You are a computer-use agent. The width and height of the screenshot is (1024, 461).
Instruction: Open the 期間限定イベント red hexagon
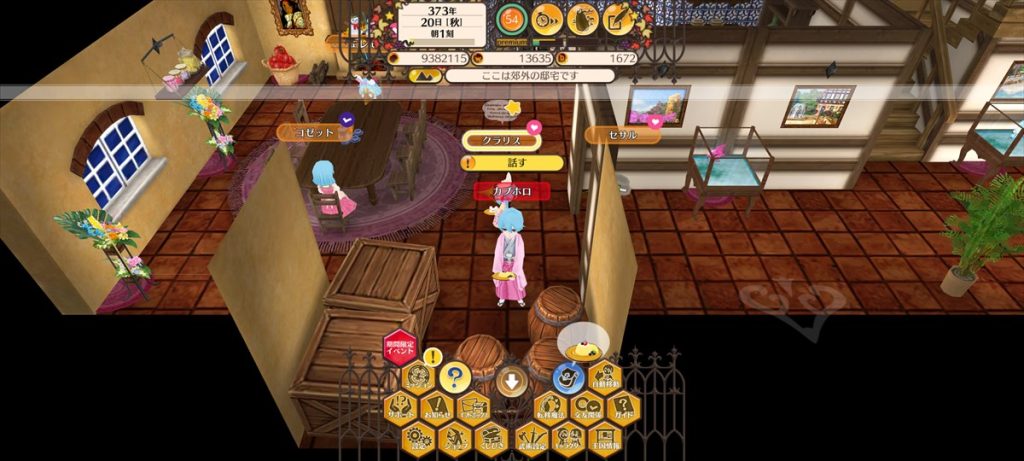click(399, 349)
